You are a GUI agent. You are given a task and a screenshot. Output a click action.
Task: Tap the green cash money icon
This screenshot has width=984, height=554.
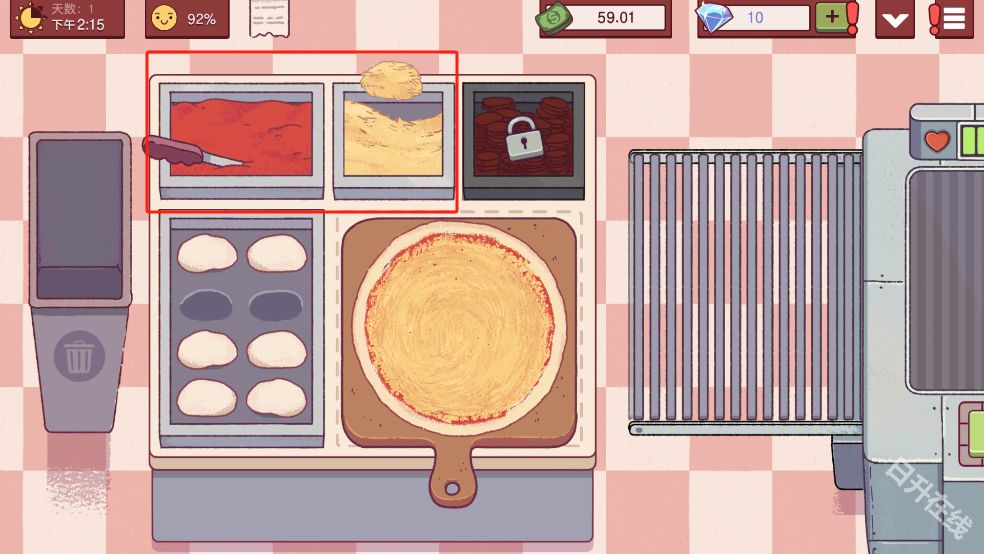tap(559, 17)
